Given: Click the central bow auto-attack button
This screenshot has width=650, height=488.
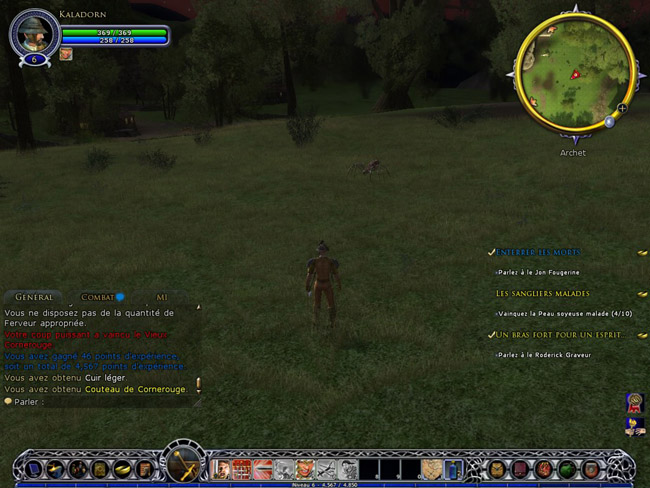Looking at the screenshot, I should point(183,466).
